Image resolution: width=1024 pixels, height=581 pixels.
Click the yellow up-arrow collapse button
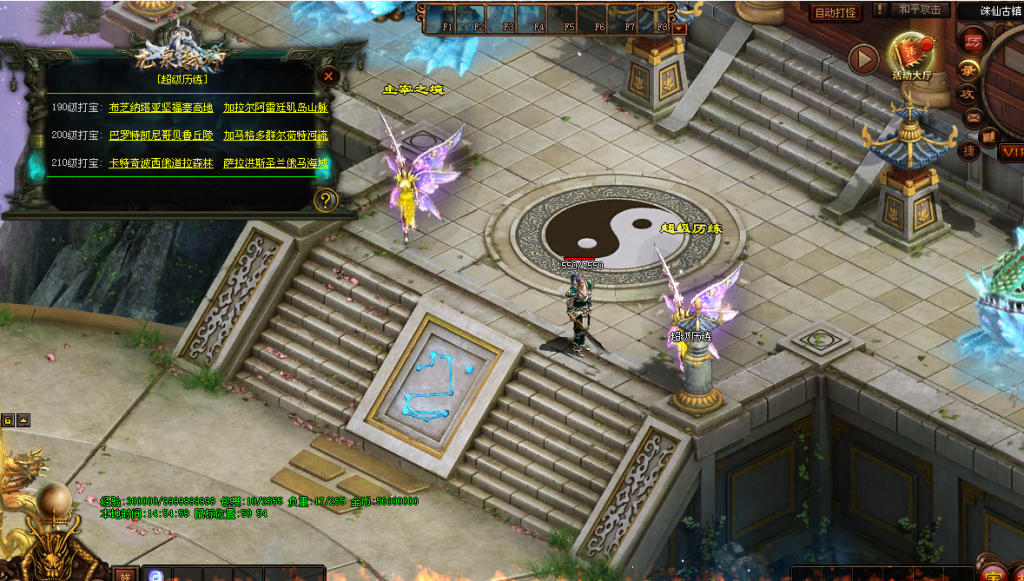click(23, 420)
